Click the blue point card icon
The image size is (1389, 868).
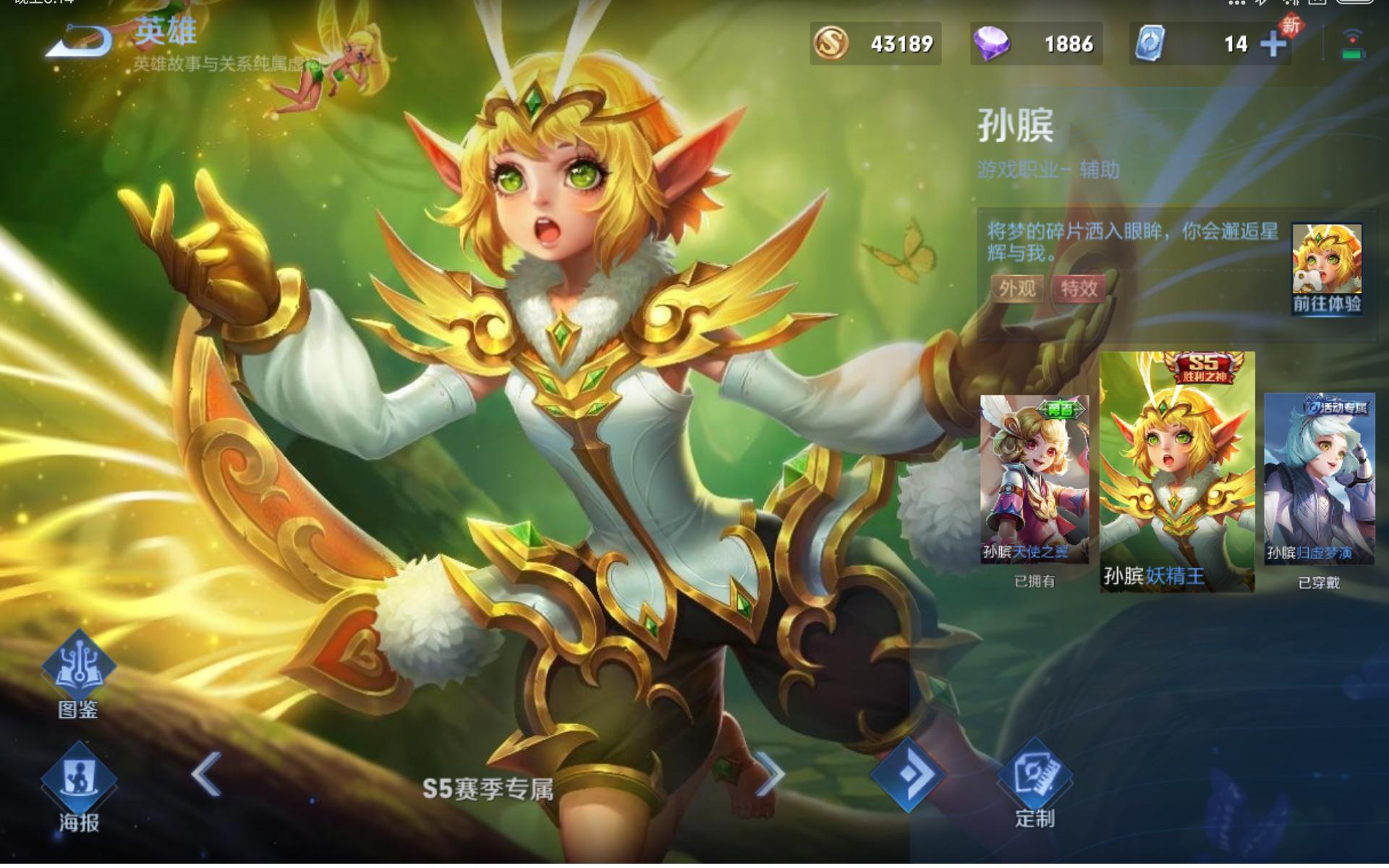(1150, 43)
